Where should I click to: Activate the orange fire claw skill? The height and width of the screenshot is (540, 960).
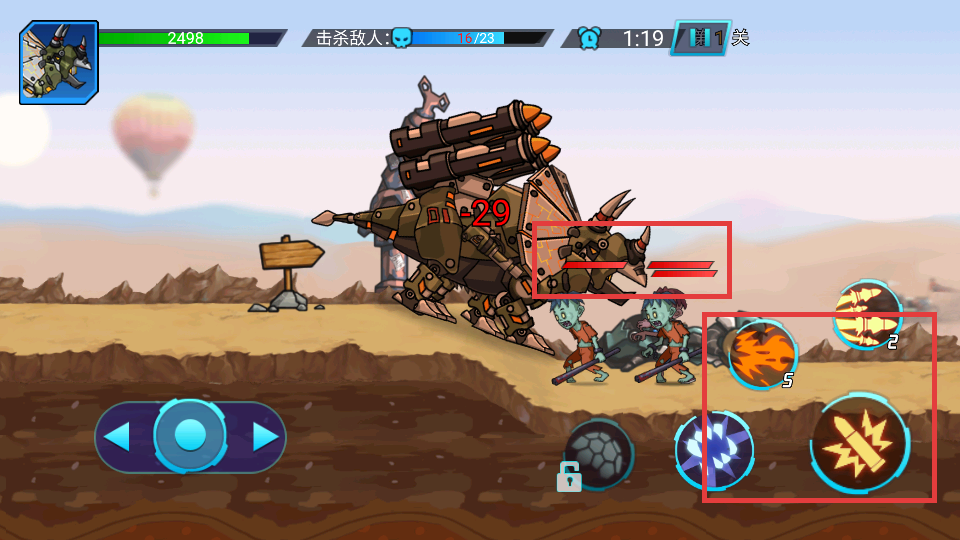pyautogui.click(x=762, y=354)
